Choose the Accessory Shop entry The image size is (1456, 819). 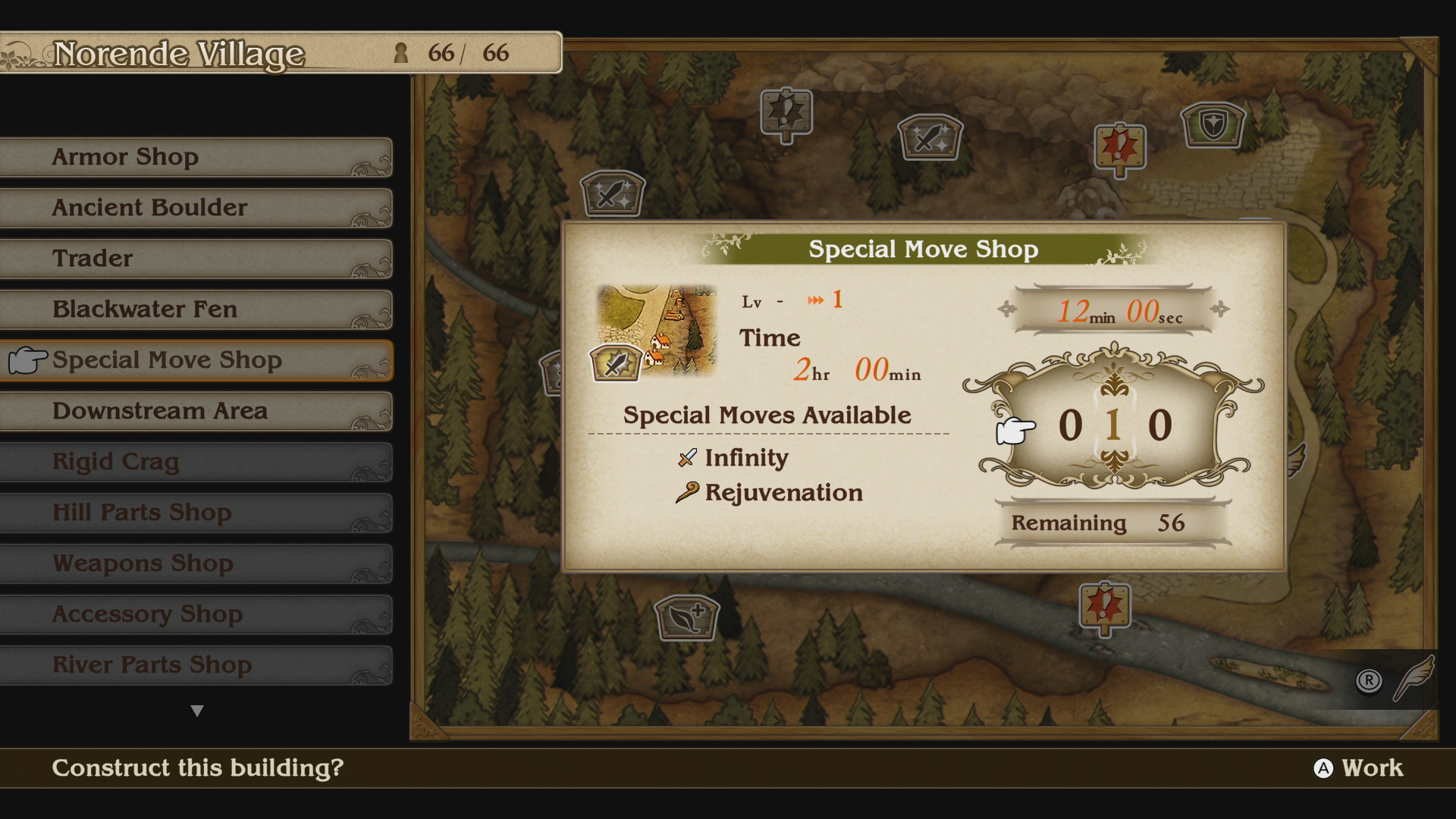click(x=196, y=614)
